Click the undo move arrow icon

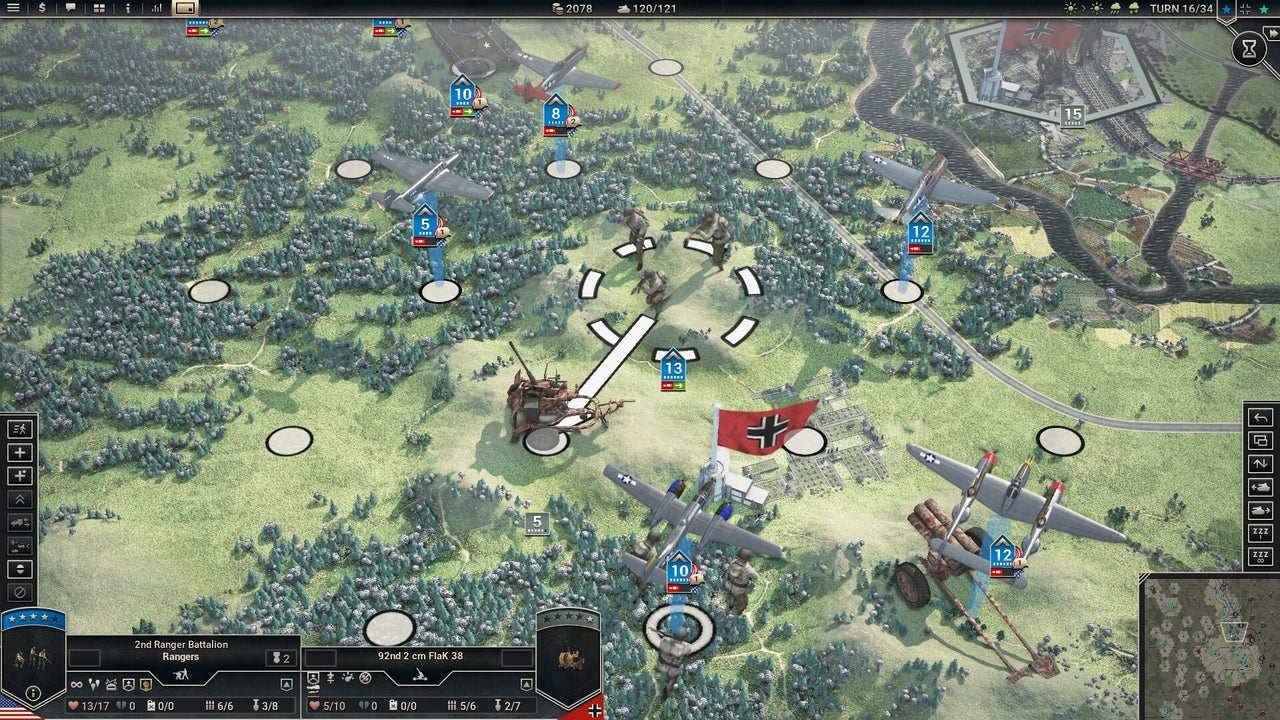coord(1260,418)
